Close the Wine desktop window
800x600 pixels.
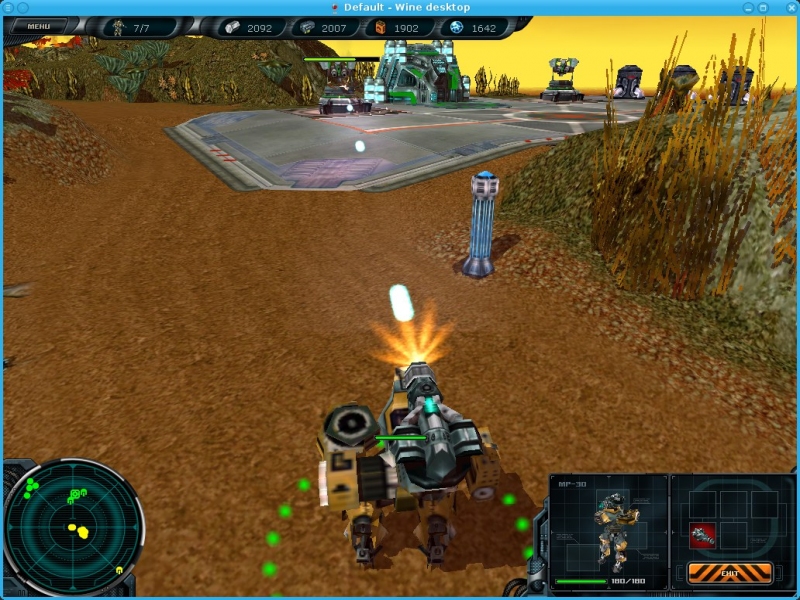pos(790,7)
